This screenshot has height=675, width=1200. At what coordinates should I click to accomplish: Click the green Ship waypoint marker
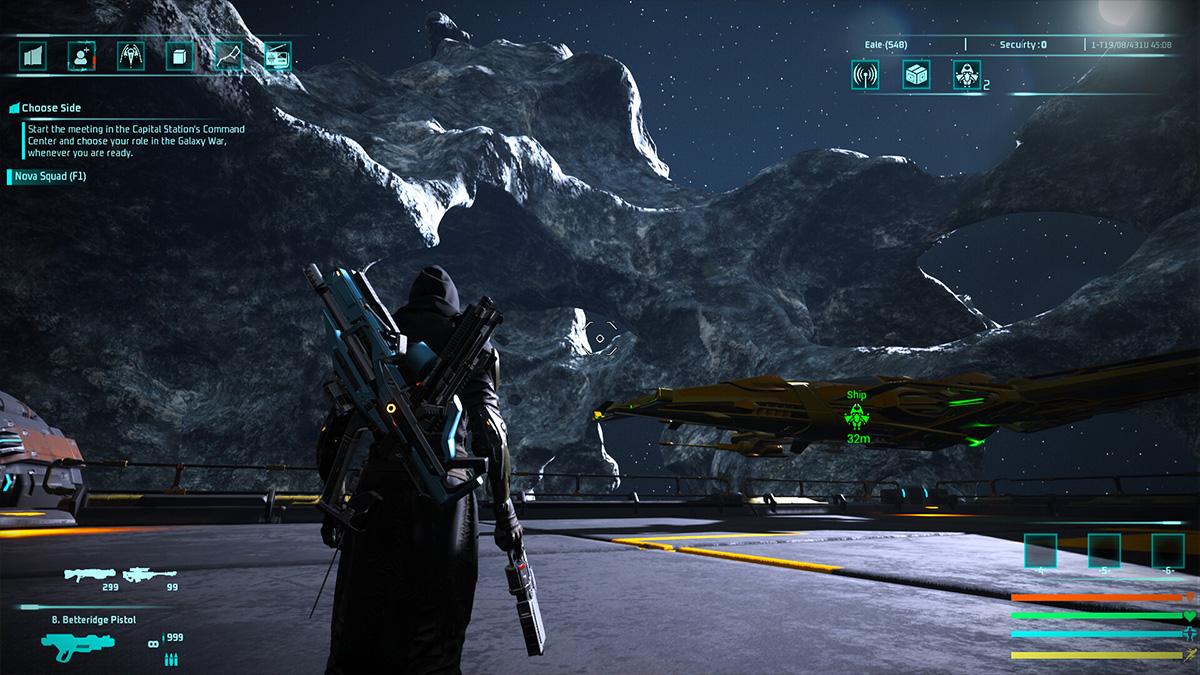pyautogui.click(x=856, y=415)
